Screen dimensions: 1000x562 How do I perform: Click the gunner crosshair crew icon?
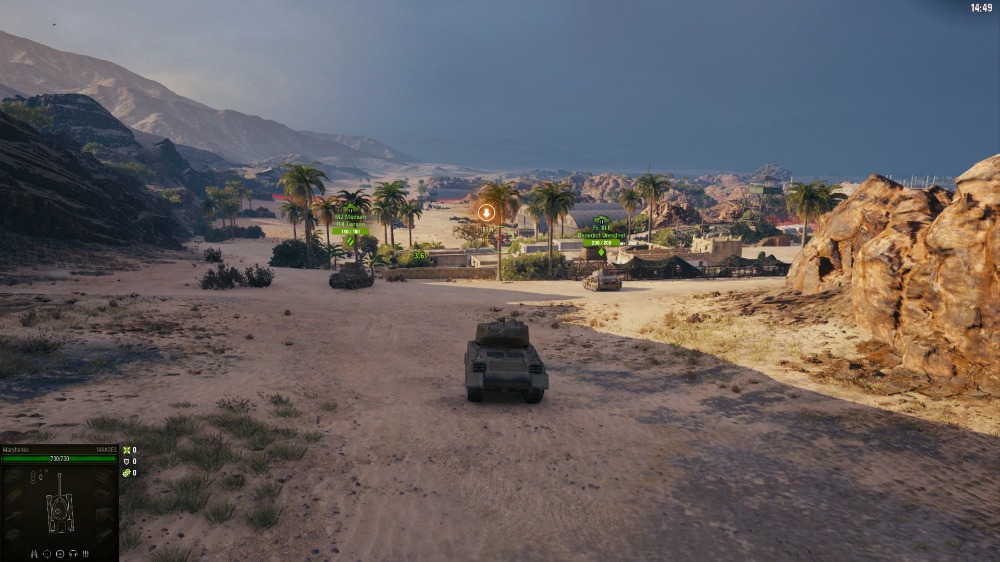coord(47,554)
